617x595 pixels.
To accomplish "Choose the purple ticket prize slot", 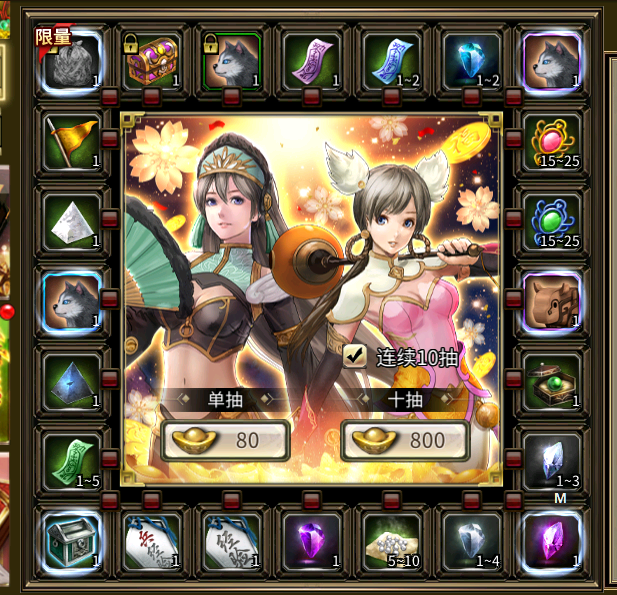I will pyautogui.click(x=312, y=61).
